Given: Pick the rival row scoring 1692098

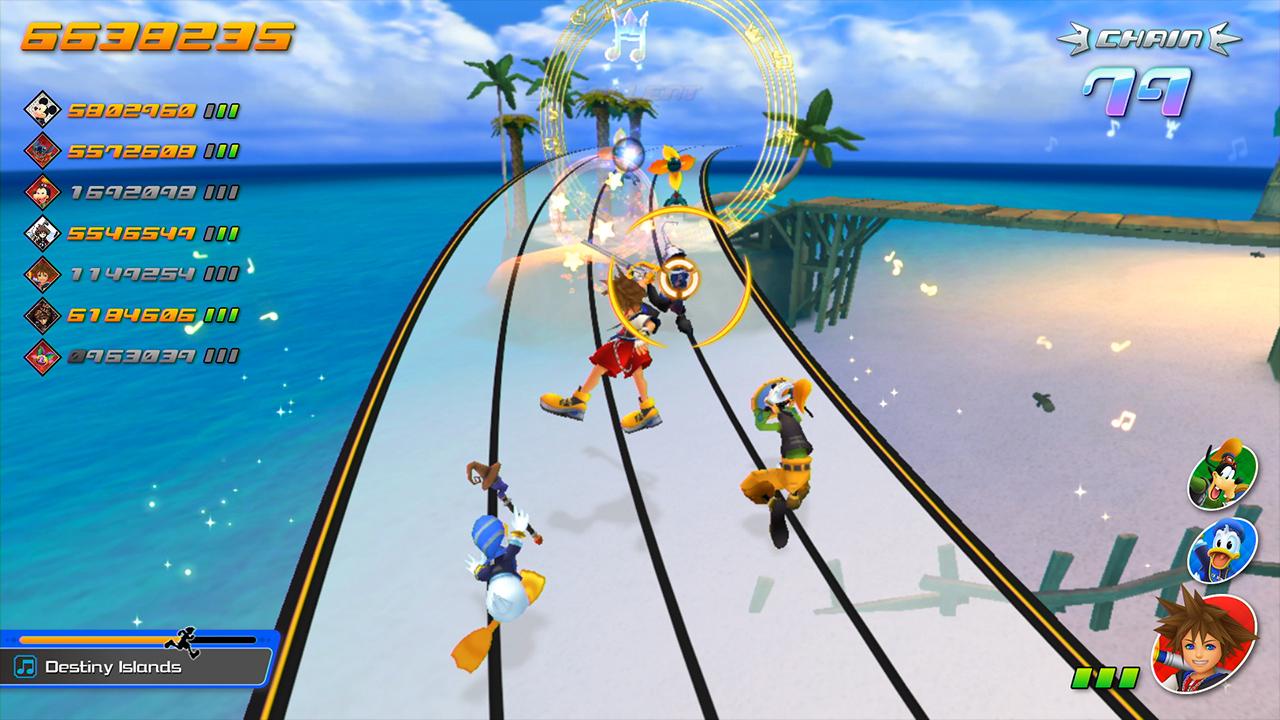Looking at the screenshot, I should (132, 192).
